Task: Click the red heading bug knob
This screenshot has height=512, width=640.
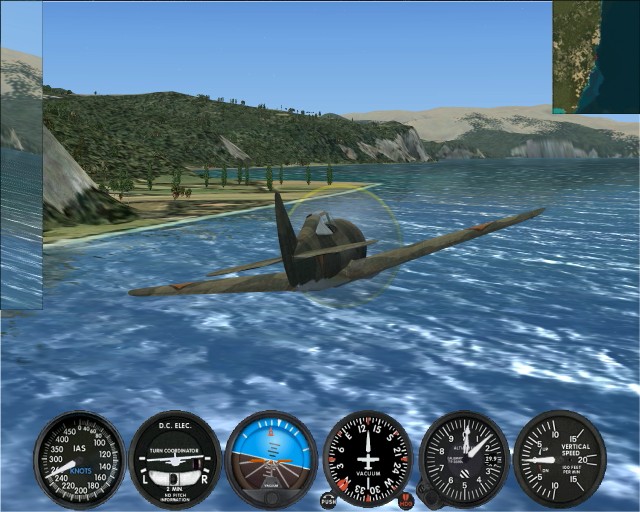Action: [406, 498]
